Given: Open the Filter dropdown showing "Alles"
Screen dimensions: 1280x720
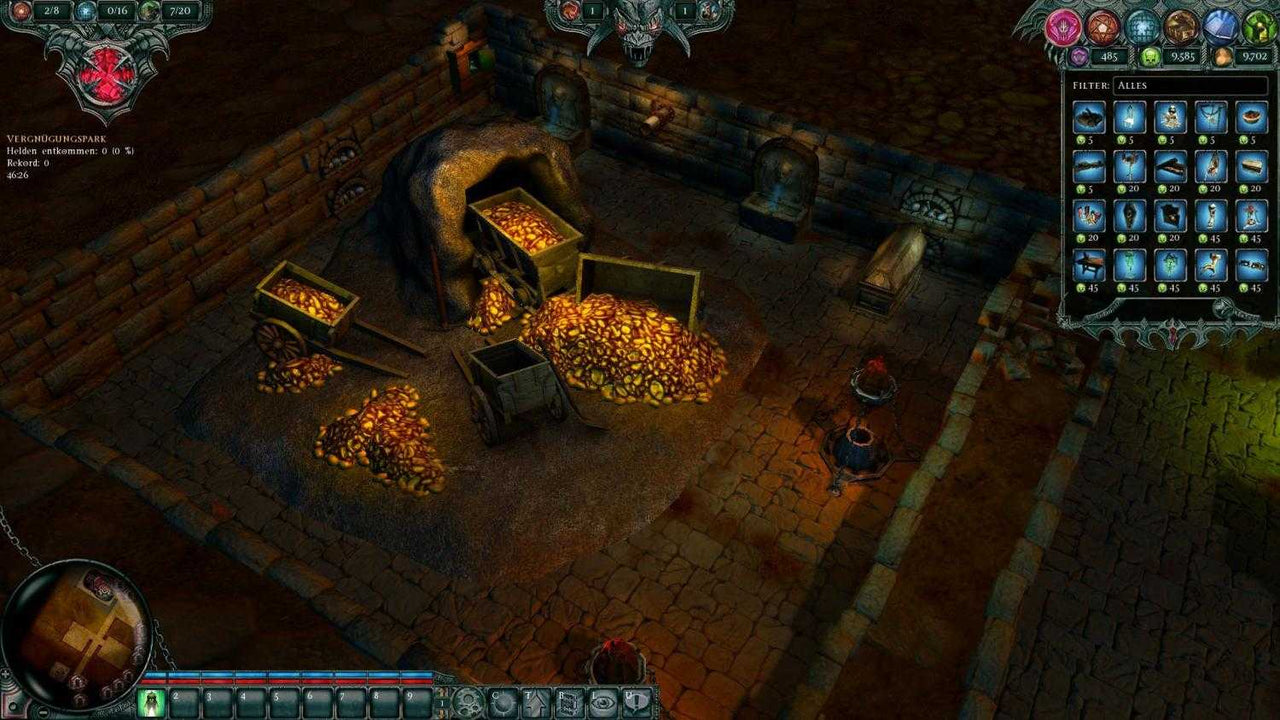Looking at the screenshot, I should pos(1190,87).
